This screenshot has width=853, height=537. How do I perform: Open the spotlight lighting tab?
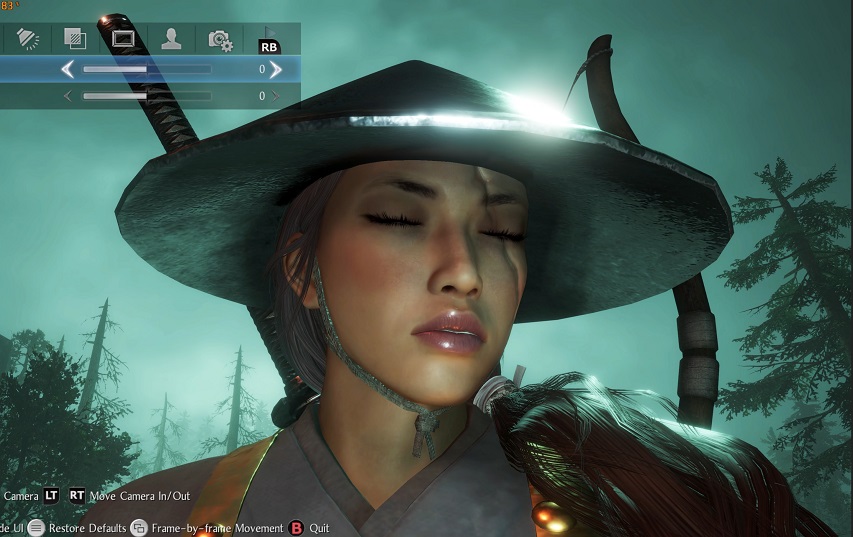pyautogui.click(x=27, y=39)
